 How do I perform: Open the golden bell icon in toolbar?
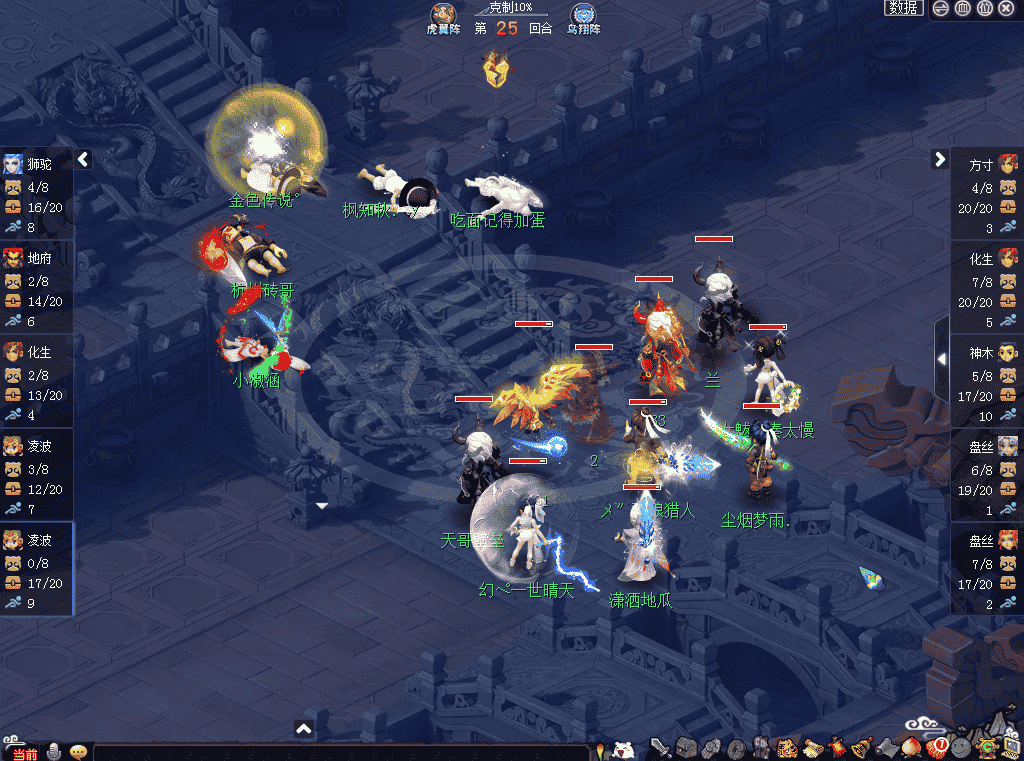coord(862,747)
